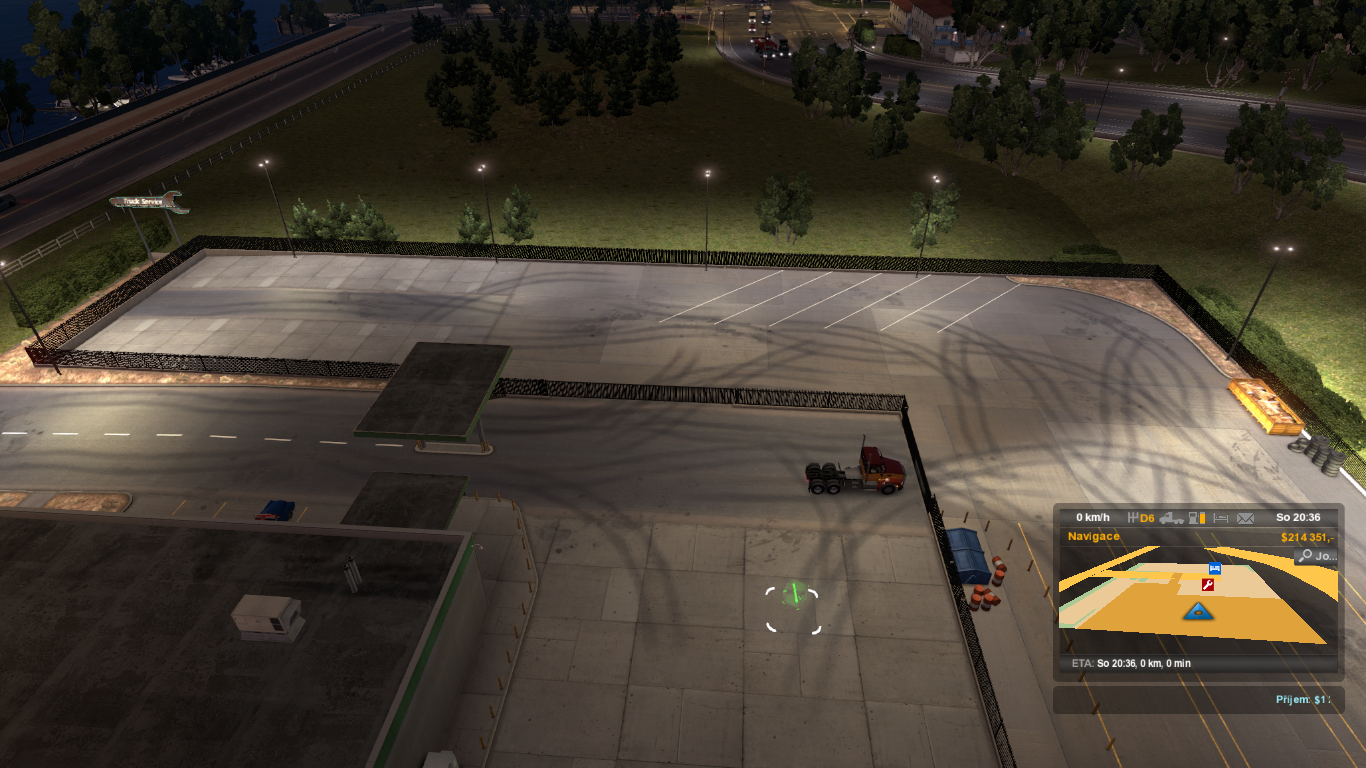
Task: Click the truck damage status icon
Action: 1172,518
